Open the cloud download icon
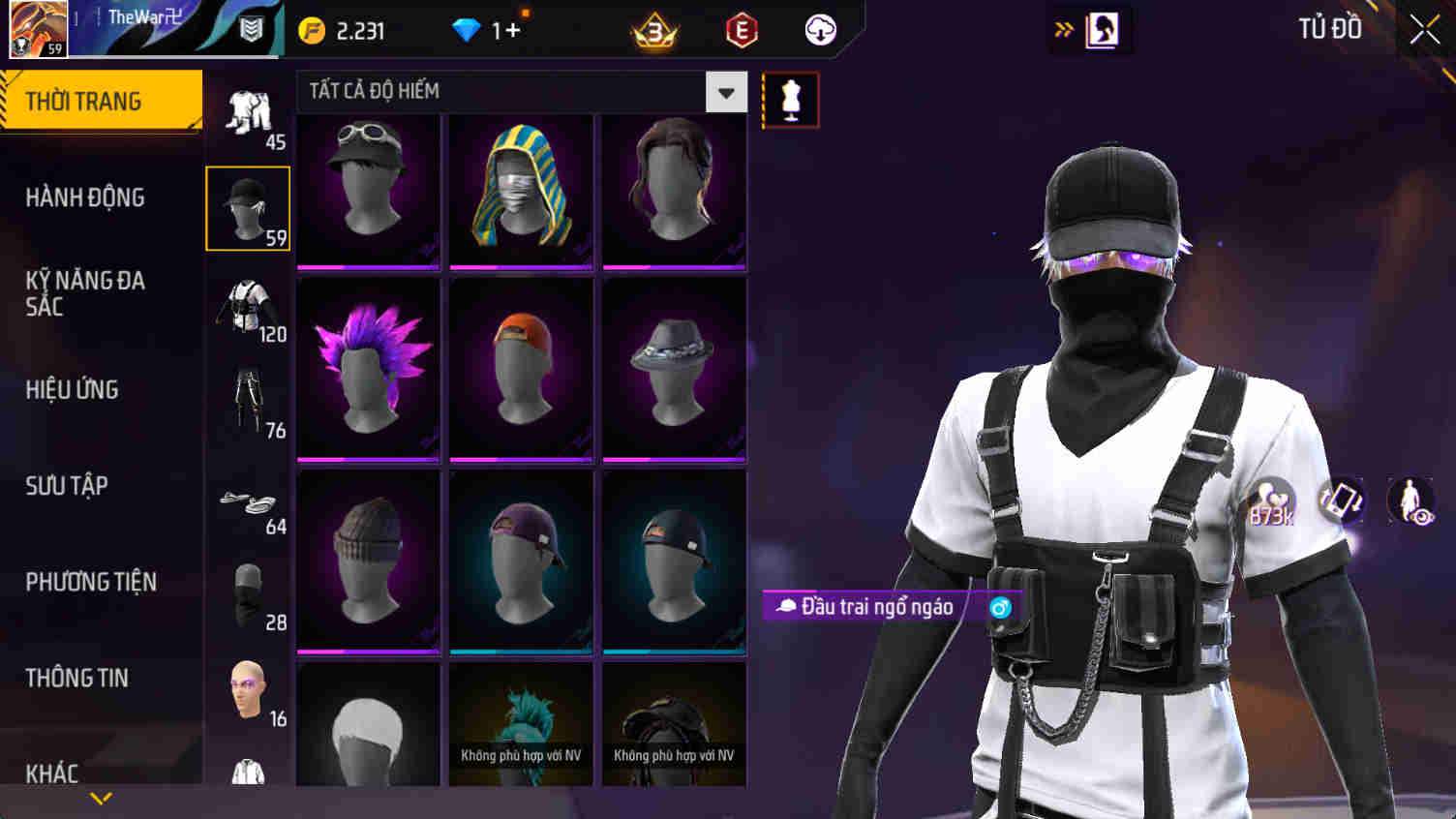This screenshot has height=819, width=1456. 821,30
